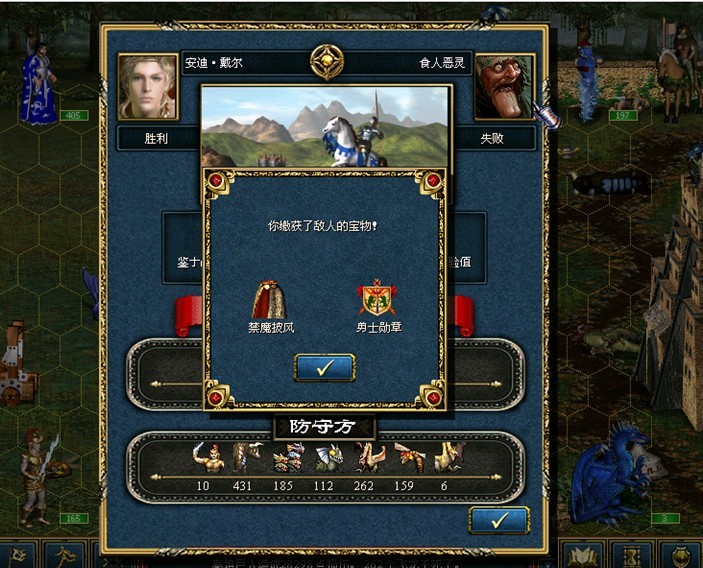Click the 安迪·戴尔 hero portrait
The image size is (703, 568).
(x=148, y=86)
